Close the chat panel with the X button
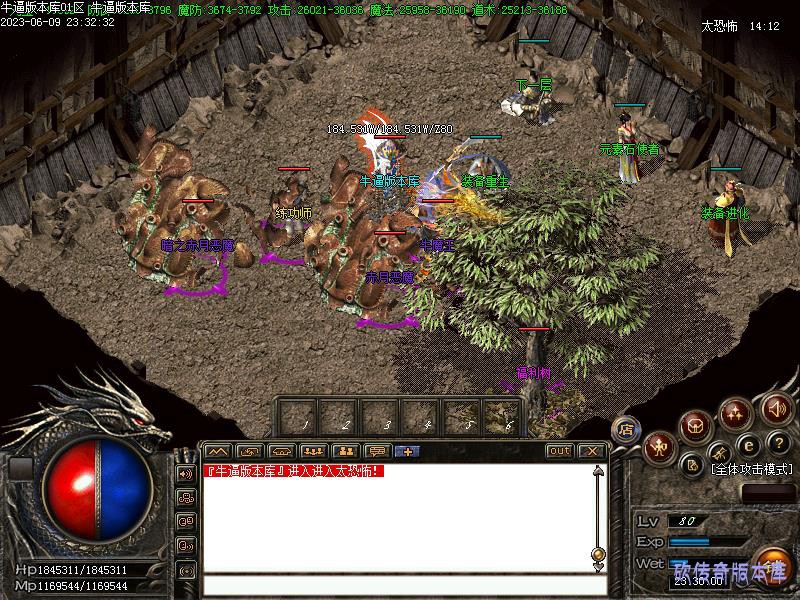The height and width of the screenshot is (600, 800). pyautogui.click(x=590, y=451)
